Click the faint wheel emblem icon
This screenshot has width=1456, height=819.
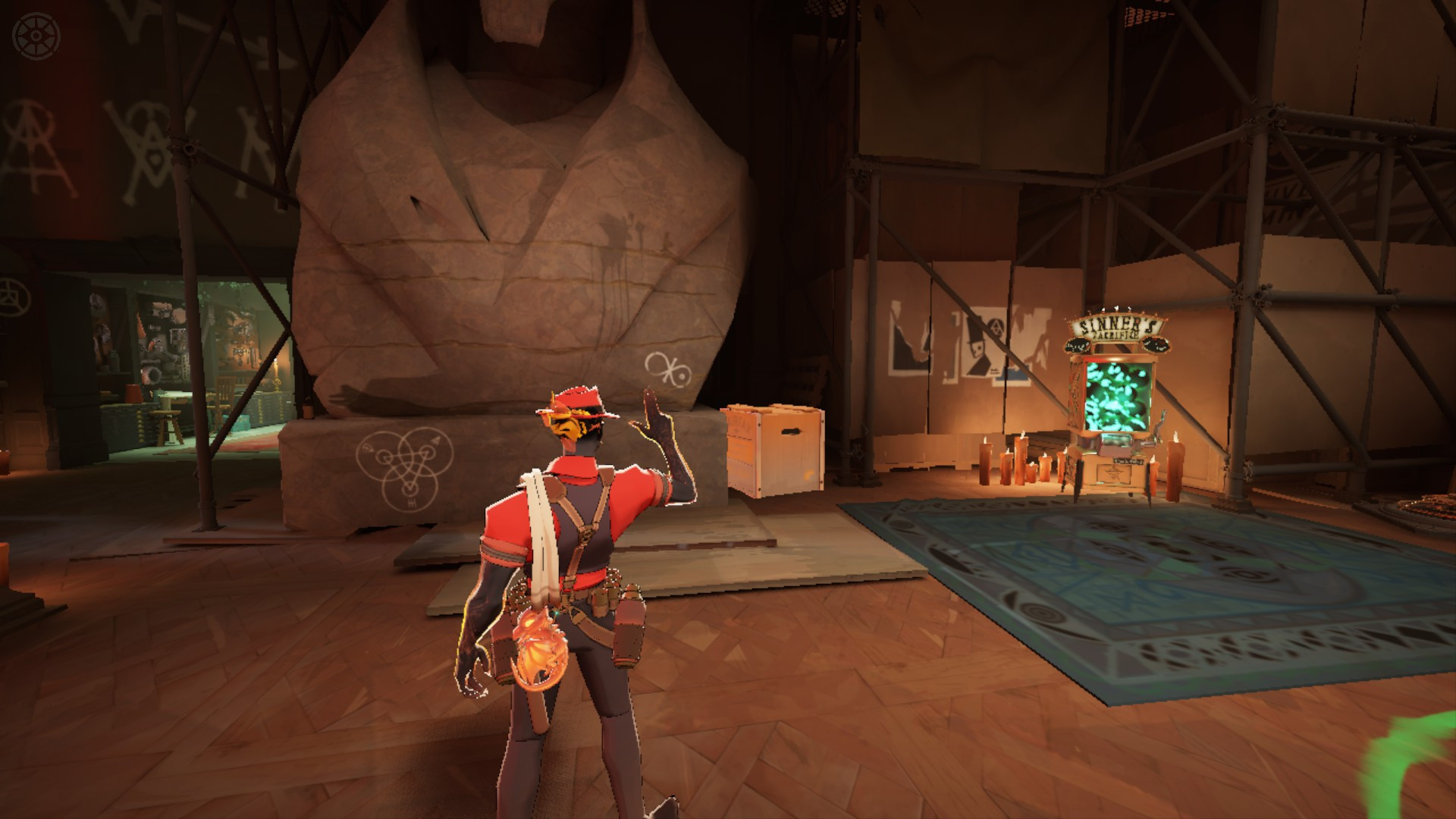(x=35, y=35)
